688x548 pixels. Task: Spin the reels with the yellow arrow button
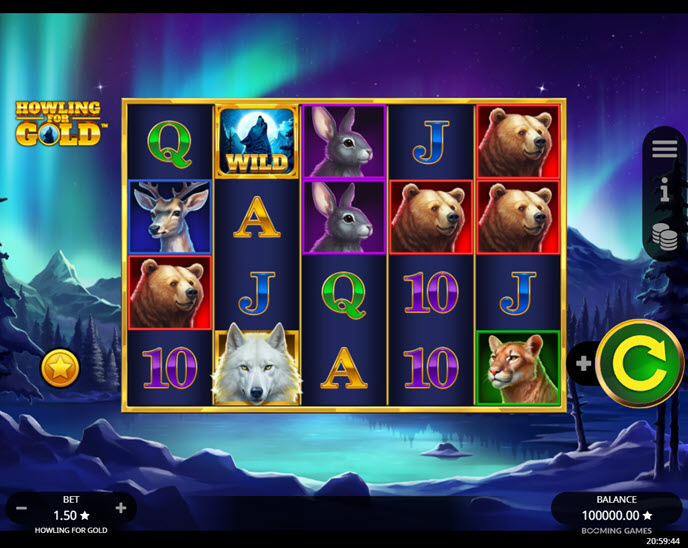[x=640, y=363]
